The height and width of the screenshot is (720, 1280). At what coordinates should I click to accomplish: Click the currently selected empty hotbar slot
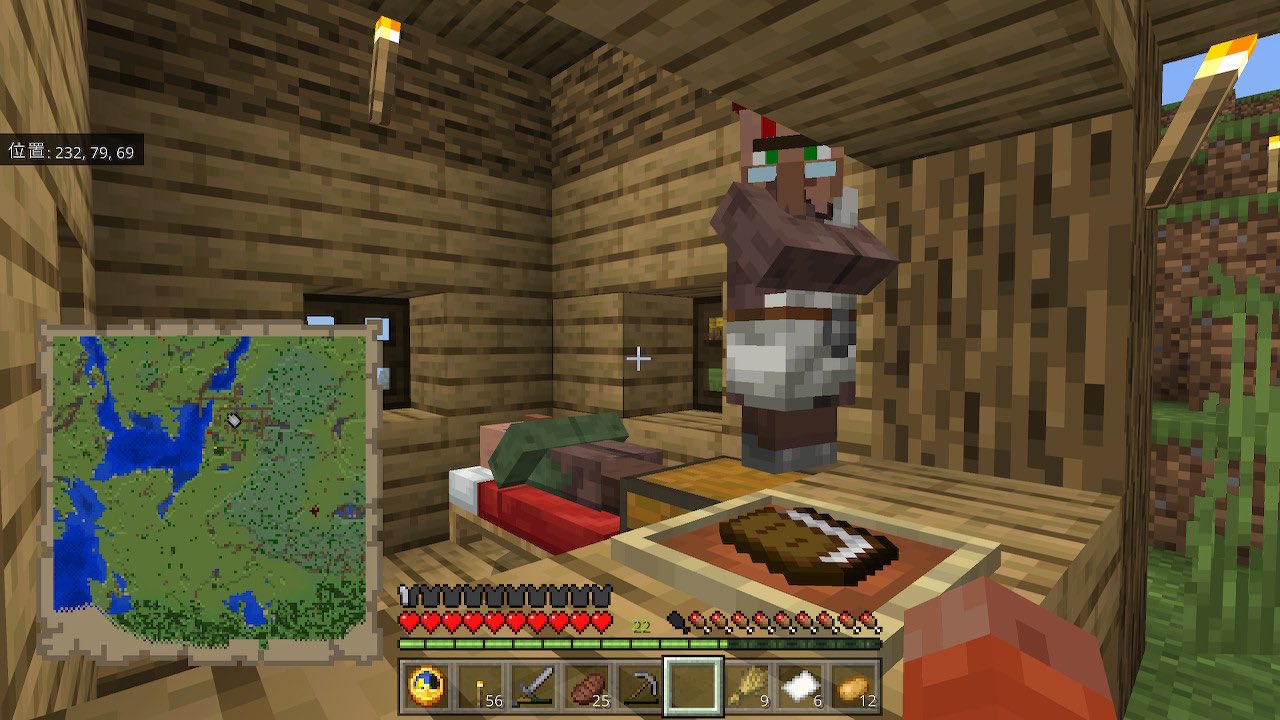tap(695, 686)
